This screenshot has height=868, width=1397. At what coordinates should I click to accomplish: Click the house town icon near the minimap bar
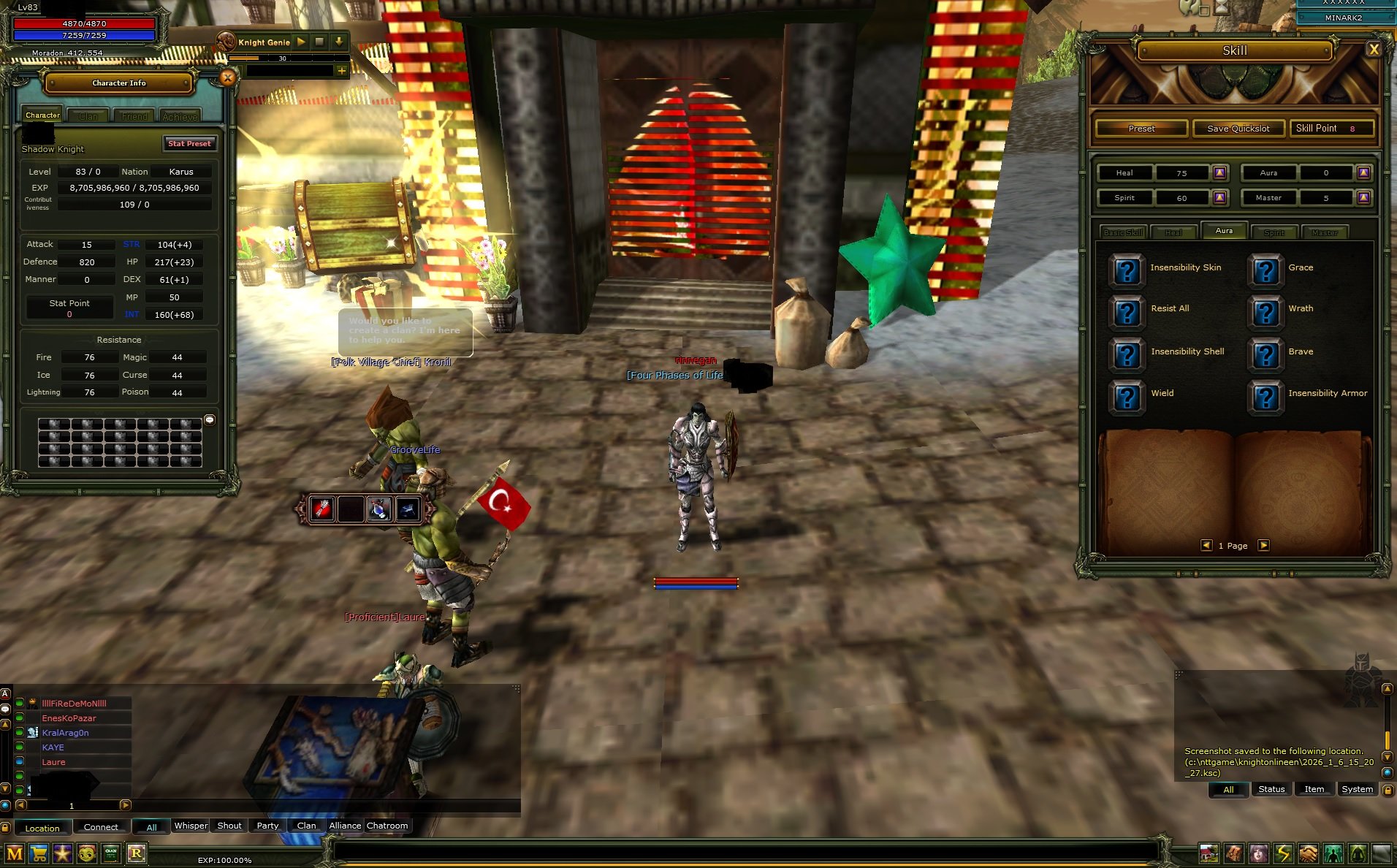tap(1208, 853)
